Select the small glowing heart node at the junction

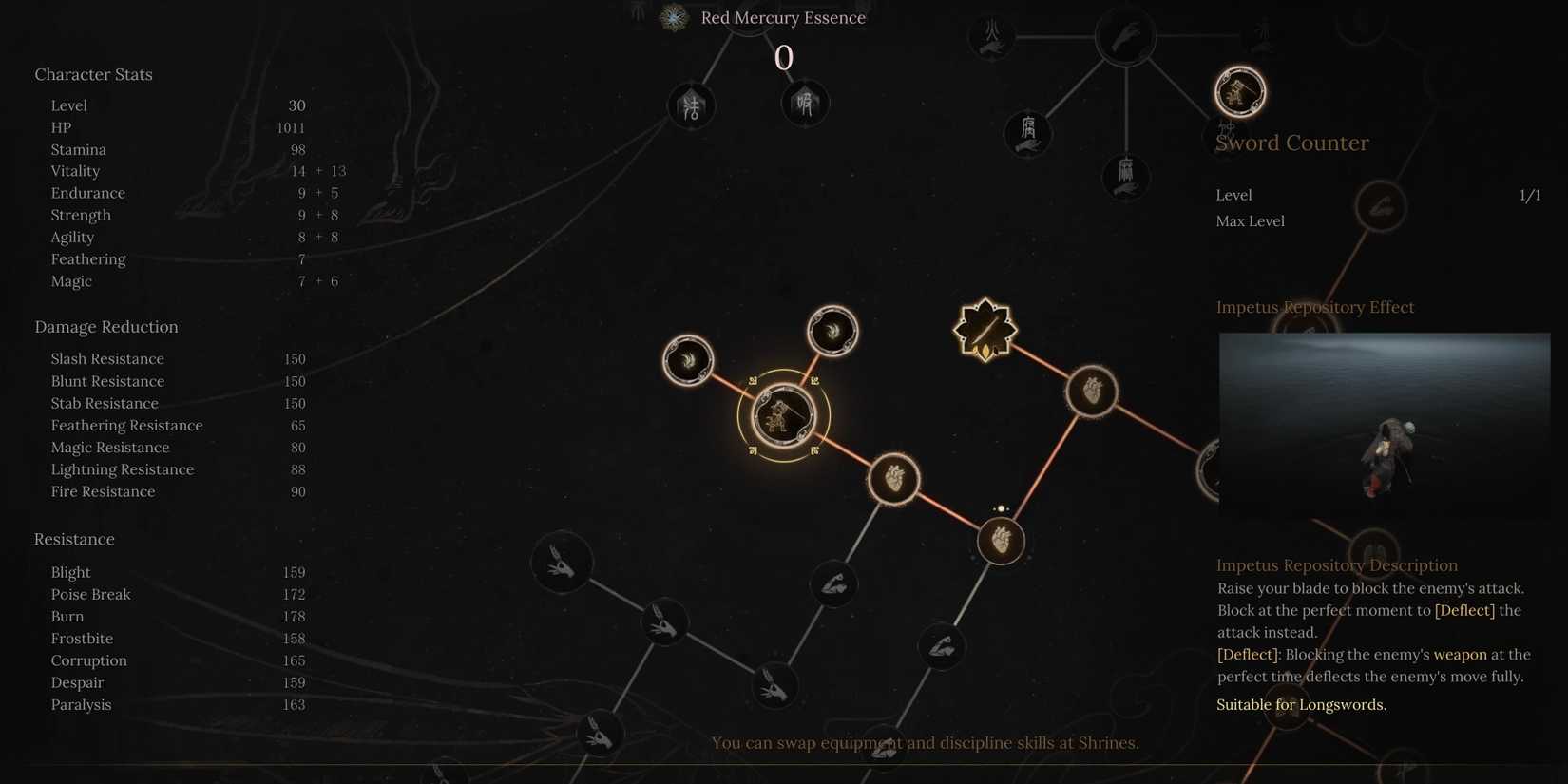coord(1000,540)
